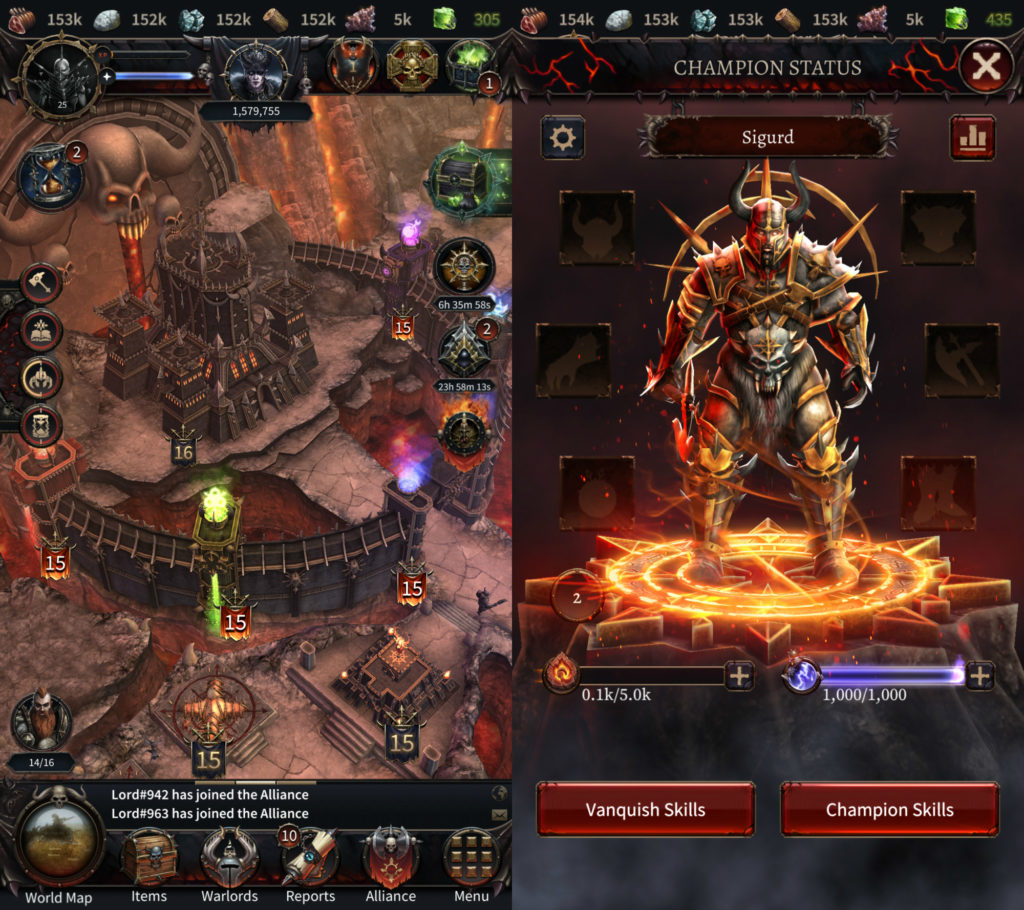Image resolution: width=1024 pixels, height=910 pixels.
Task: Add champion experience with plus button
Action: (x=739, y=676)
